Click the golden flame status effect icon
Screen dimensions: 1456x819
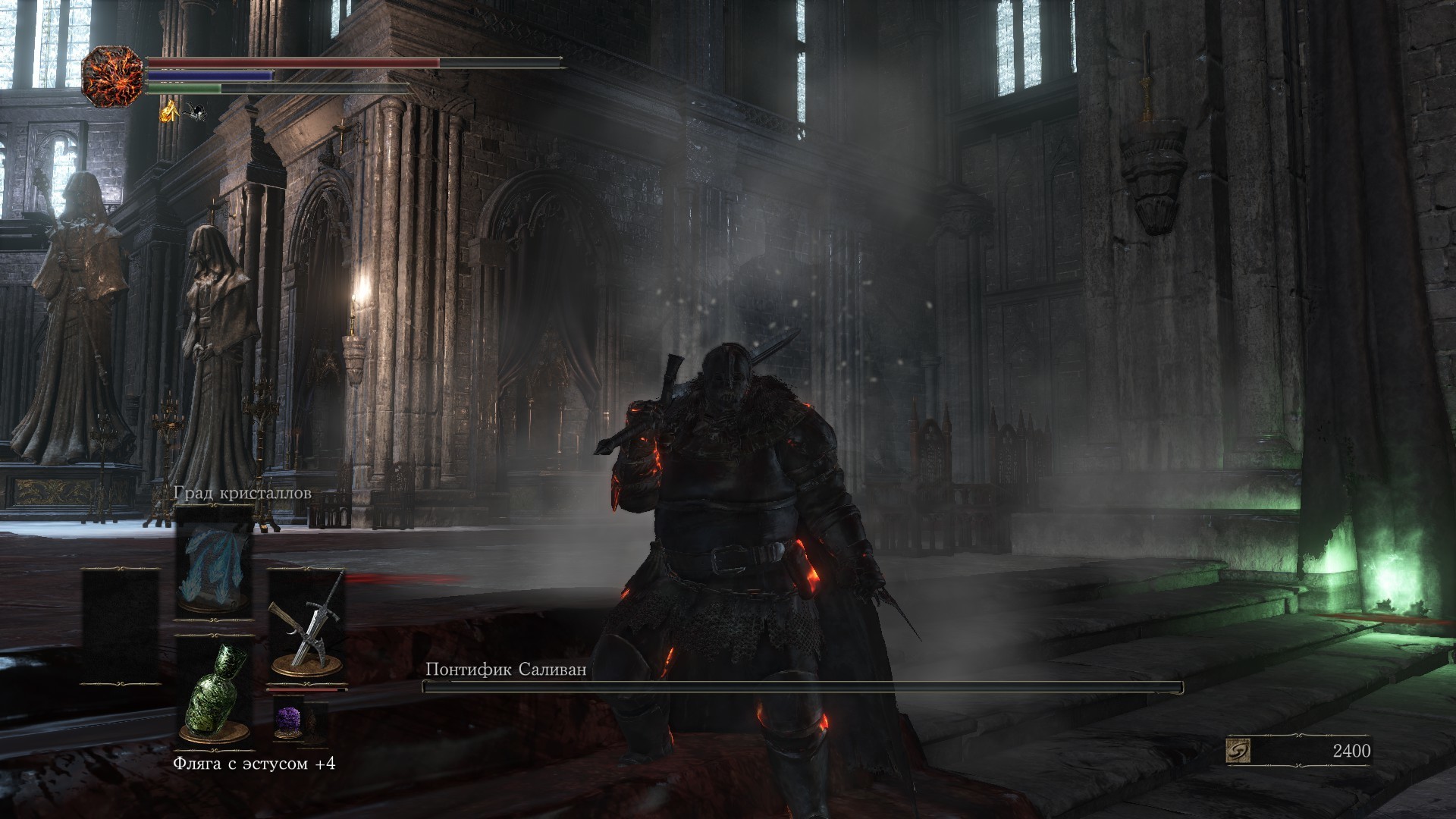click(x=168, y=112)
